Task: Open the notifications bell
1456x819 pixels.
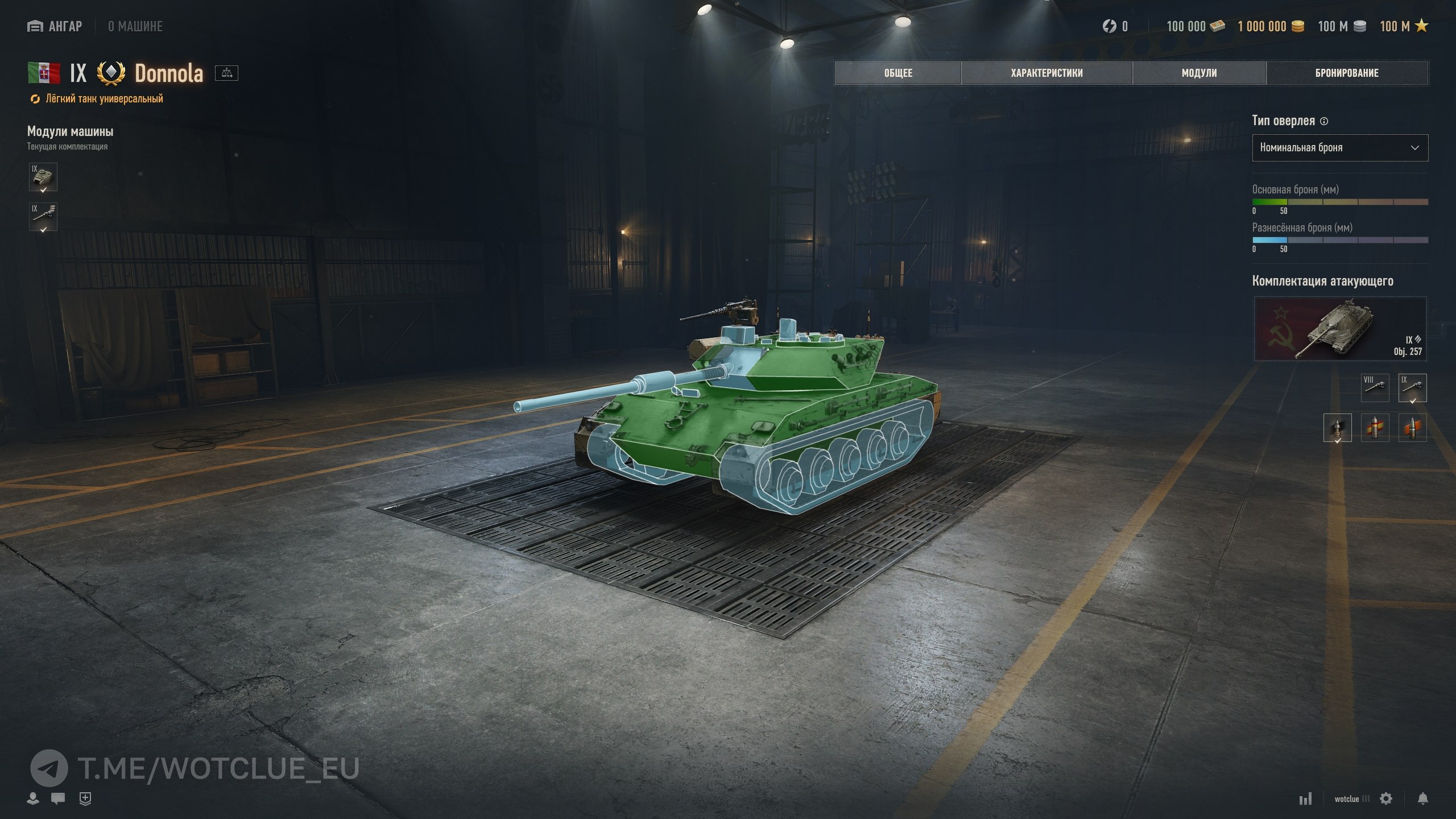Action: (1422, 799)
